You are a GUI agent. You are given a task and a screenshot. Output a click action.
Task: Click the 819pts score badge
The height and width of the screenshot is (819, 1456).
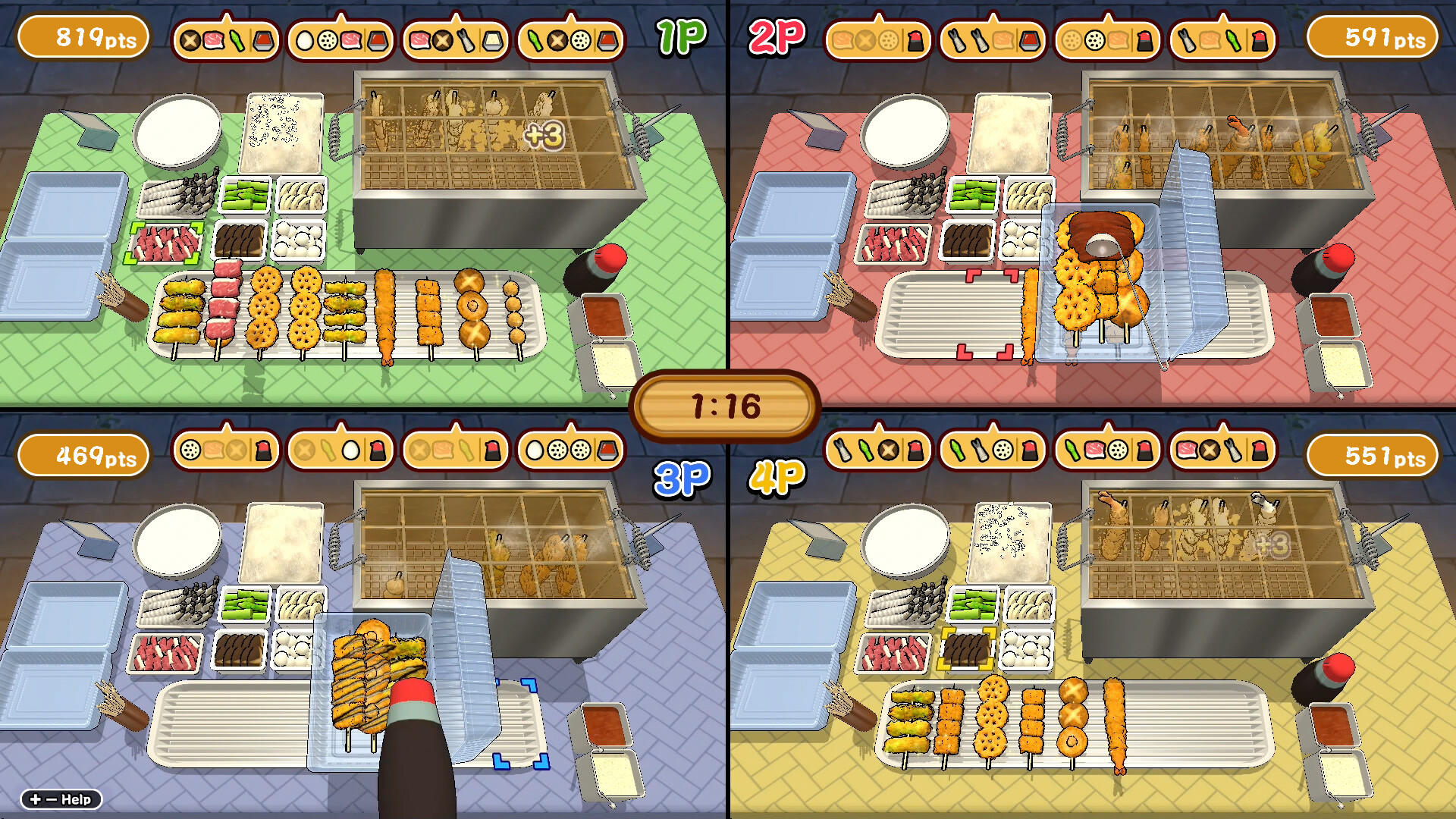83,36
